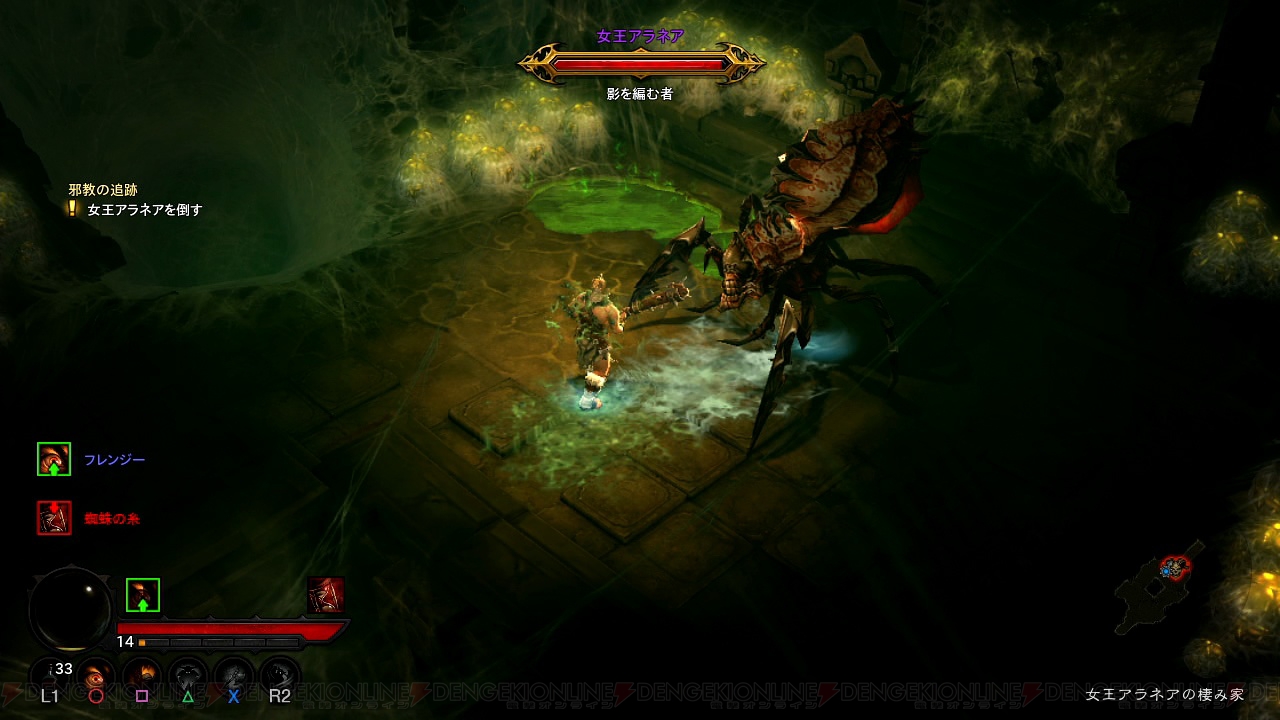Use the health potion slot showing 33
The image size is (1280, 720).
click(x=50, y=675)
